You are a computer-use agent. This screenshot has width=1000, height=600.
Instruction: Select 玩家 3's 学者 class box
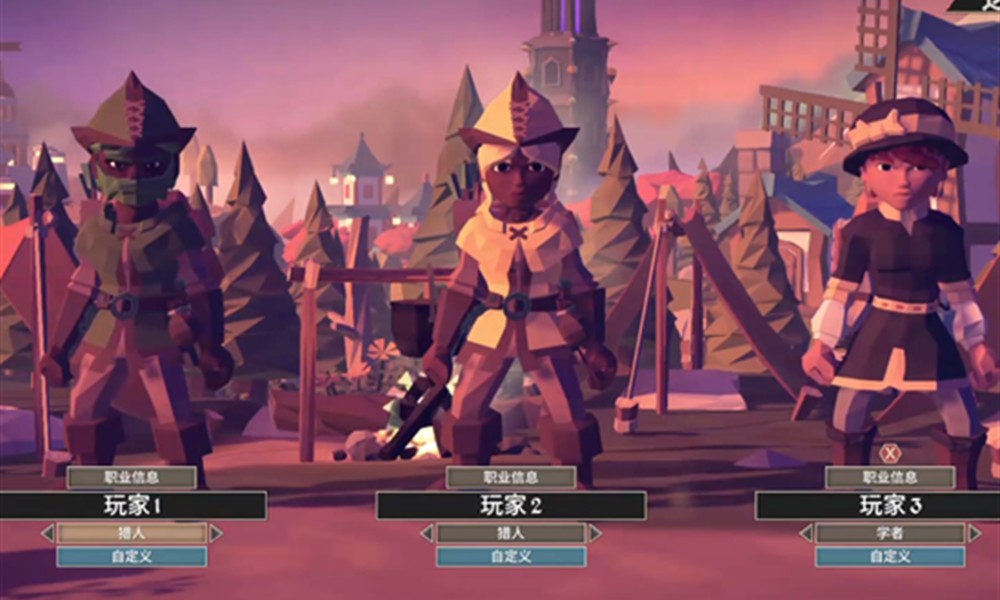click(889, 534)
